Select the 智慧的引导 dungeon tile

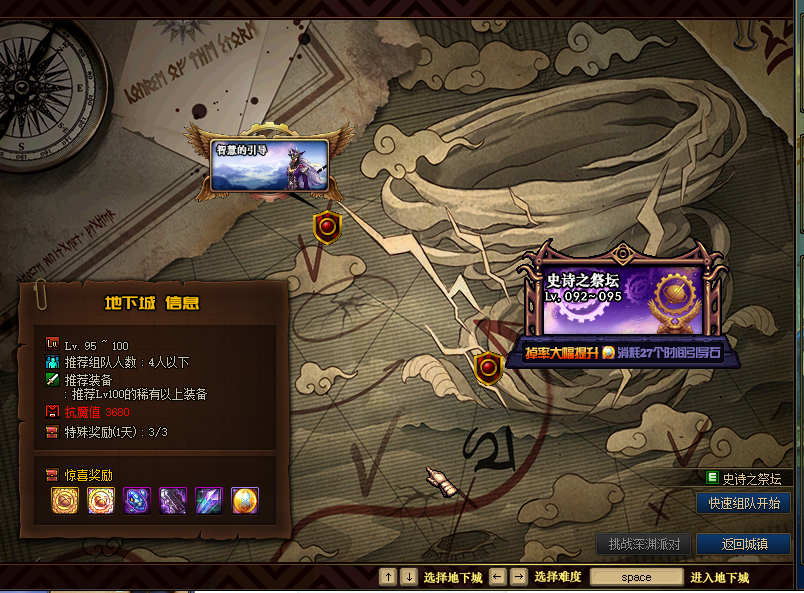[x=269, y=164]
